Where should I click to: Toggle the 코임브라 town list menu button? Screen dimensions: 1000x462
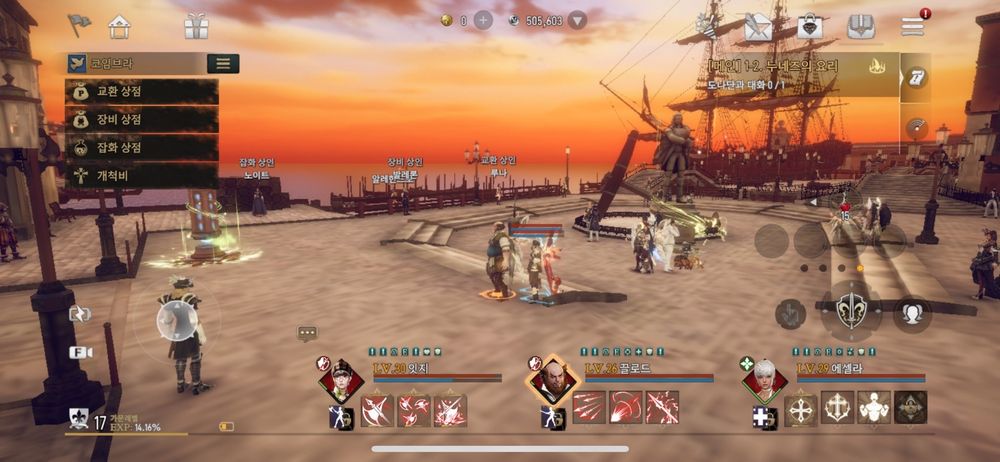(x=222, y=64)
